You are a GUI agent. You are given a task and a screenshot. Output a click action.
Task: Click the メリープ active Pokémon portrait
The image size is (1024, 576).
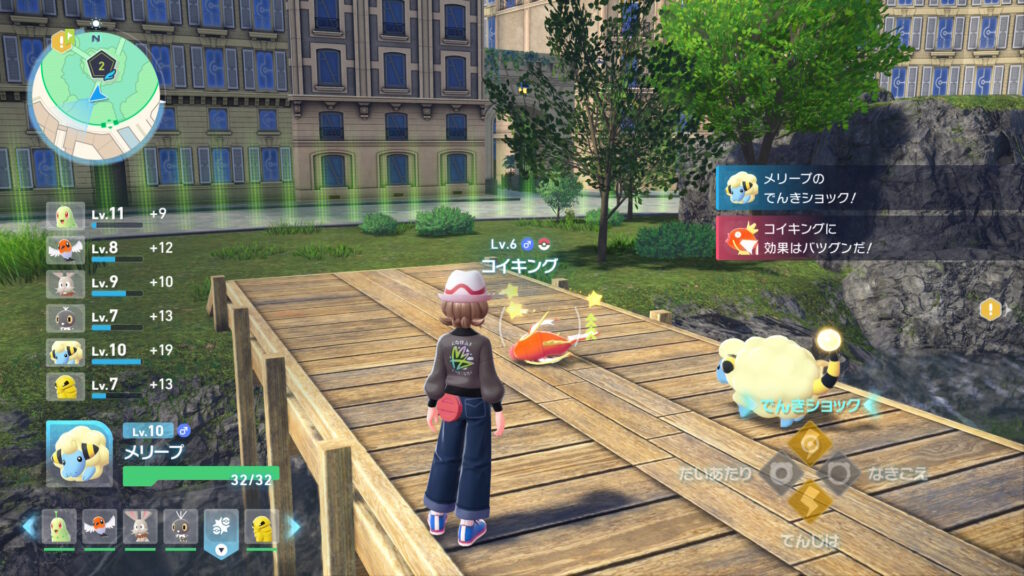(79, 452)
